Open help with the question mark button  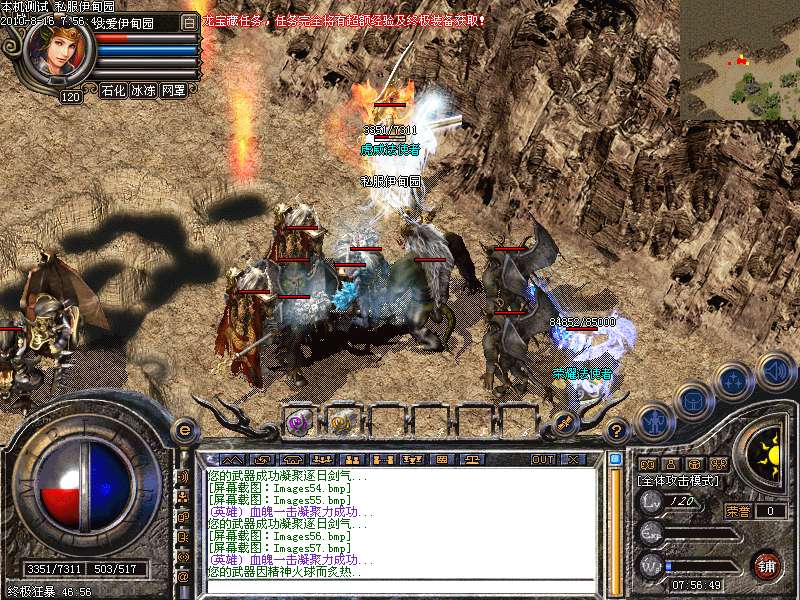617,431
